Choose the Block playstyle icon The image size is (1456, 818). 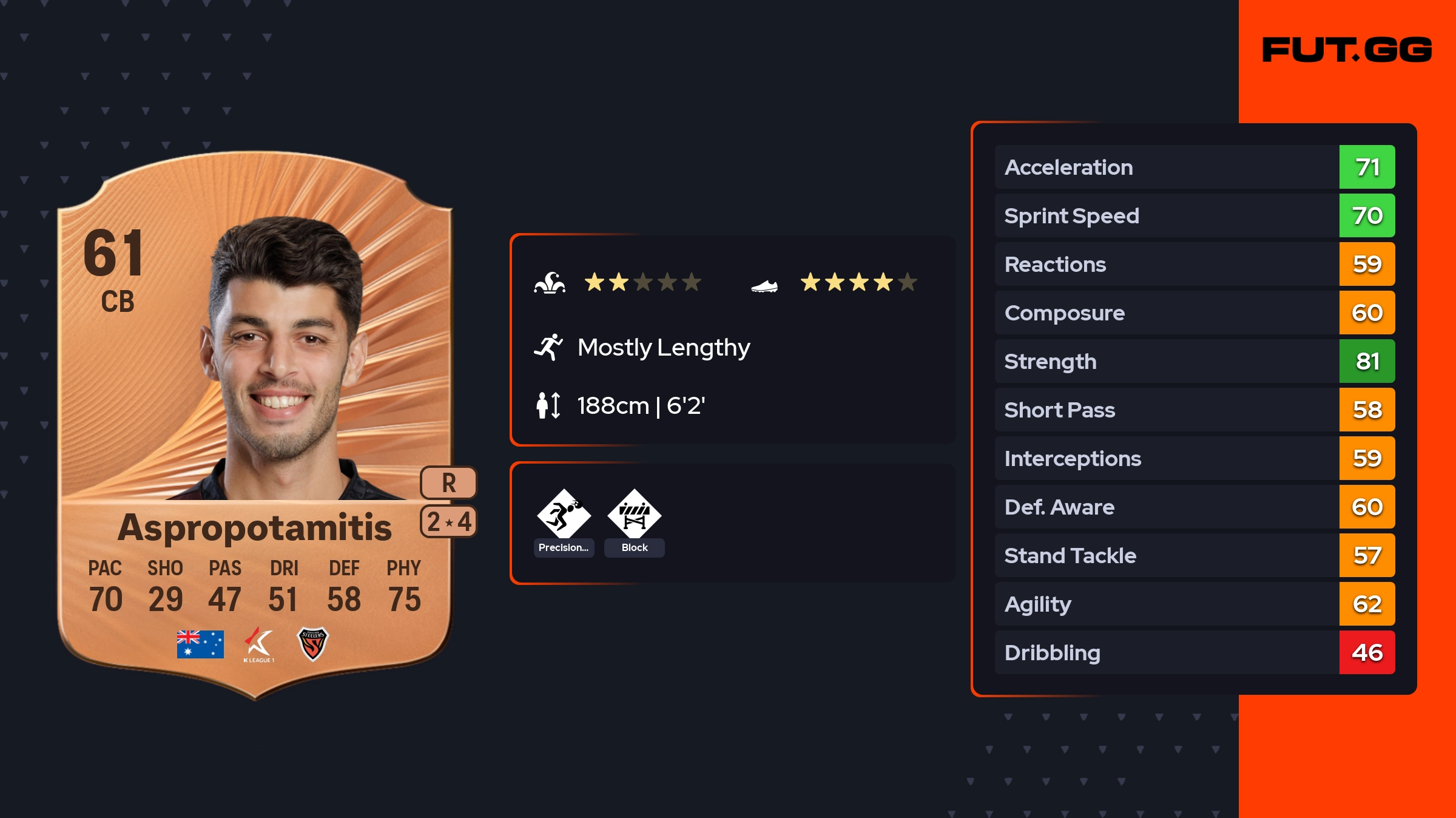634,515
